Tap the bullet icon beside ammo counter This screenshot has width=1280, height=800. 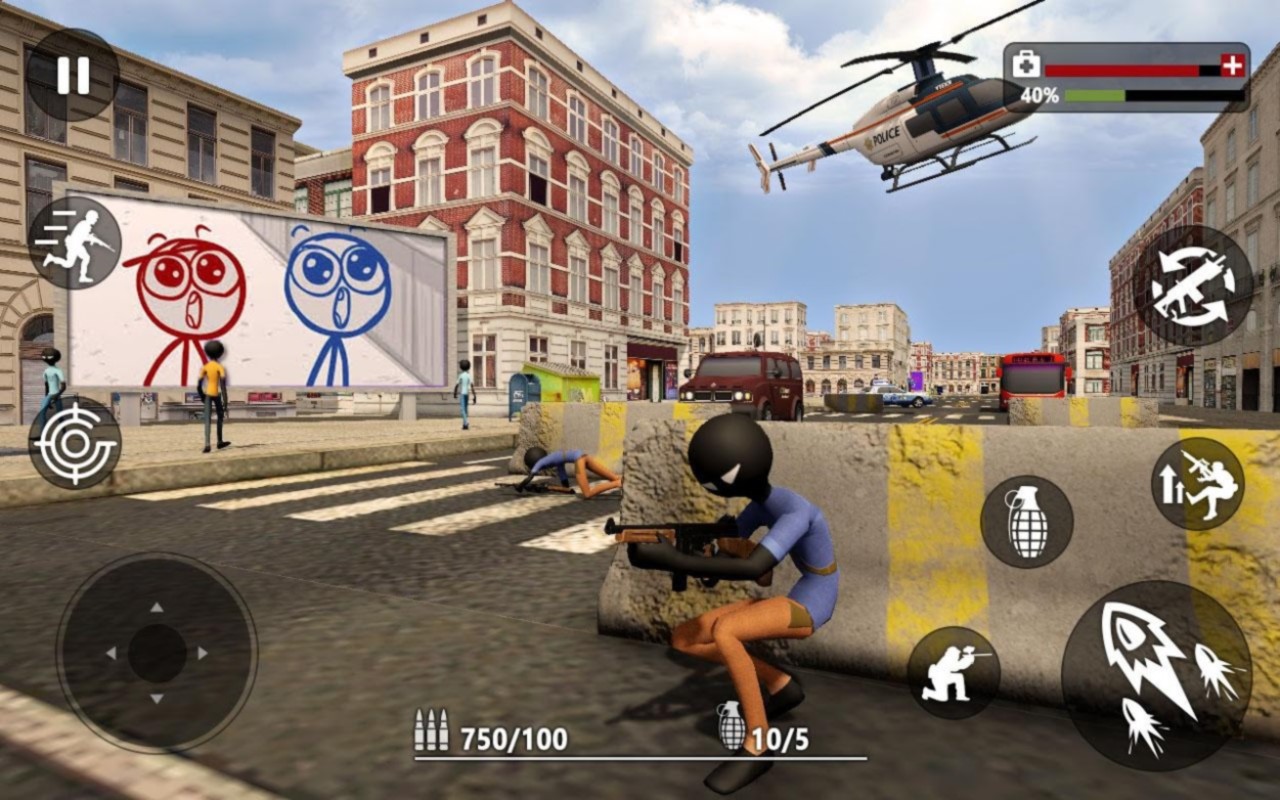click(430, 729)
